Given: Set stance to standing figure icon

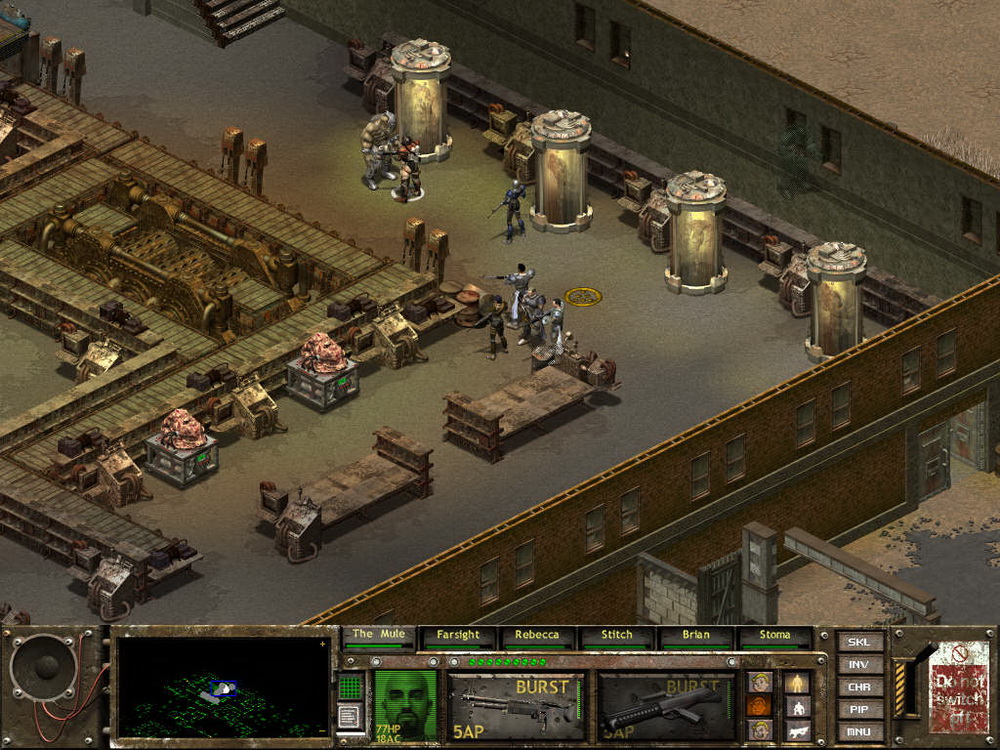Looking at the screenshot, I should point(797,683).
